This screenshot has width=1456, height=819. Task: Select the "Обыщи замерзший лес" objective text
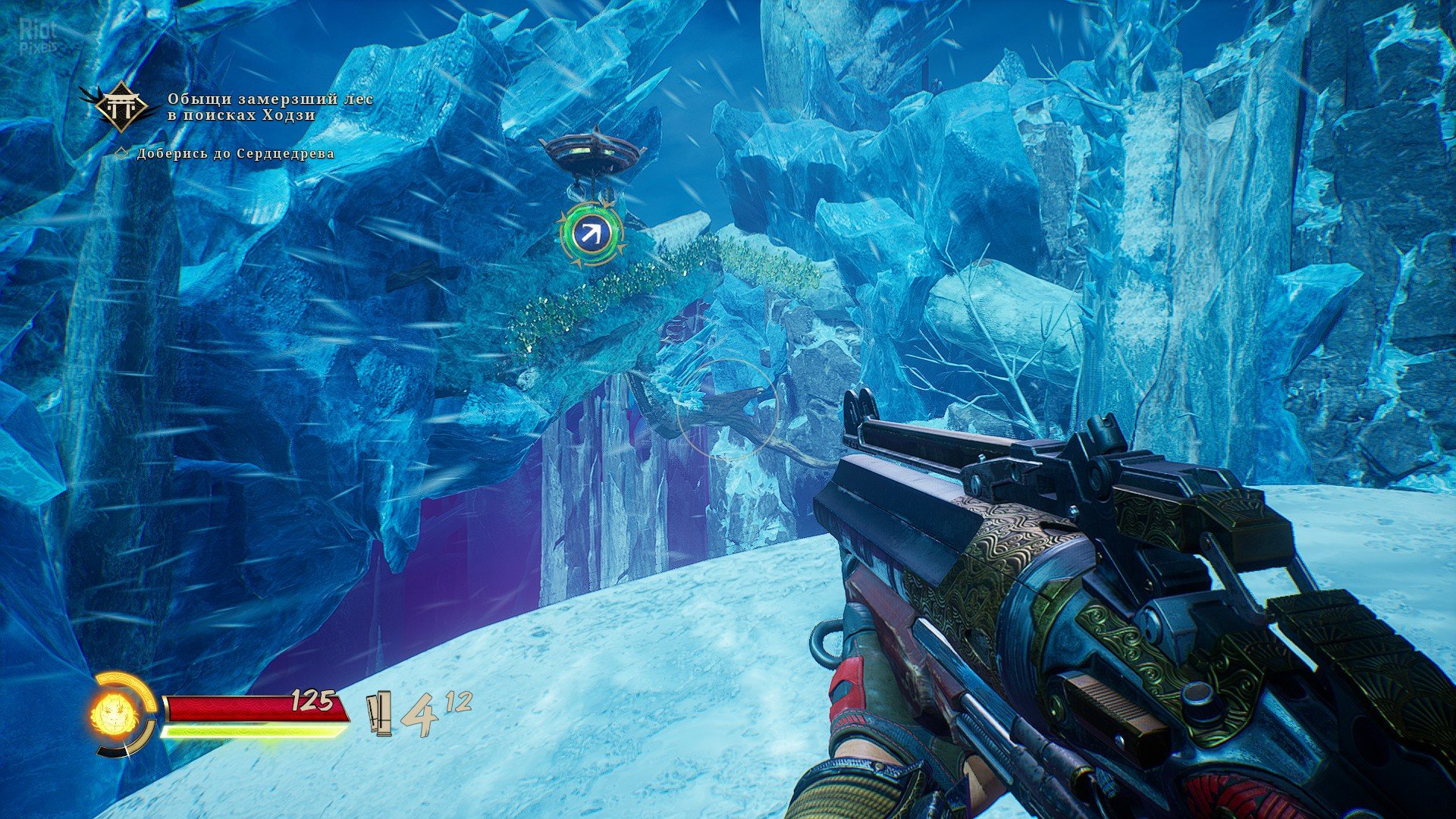coord(270,108)
